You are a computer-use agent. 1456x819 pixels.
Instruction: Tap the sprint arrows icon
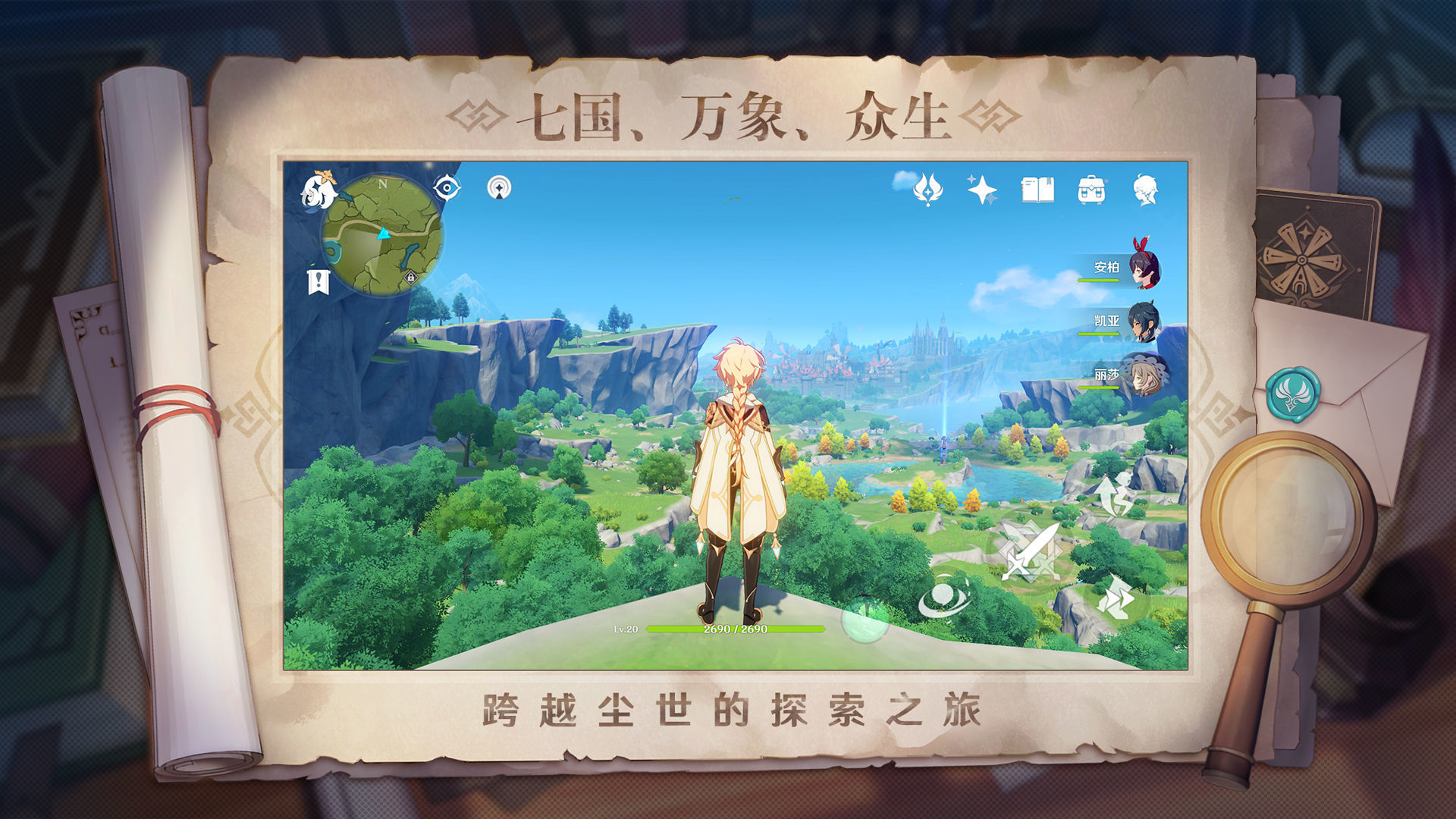coord(1116,598)
